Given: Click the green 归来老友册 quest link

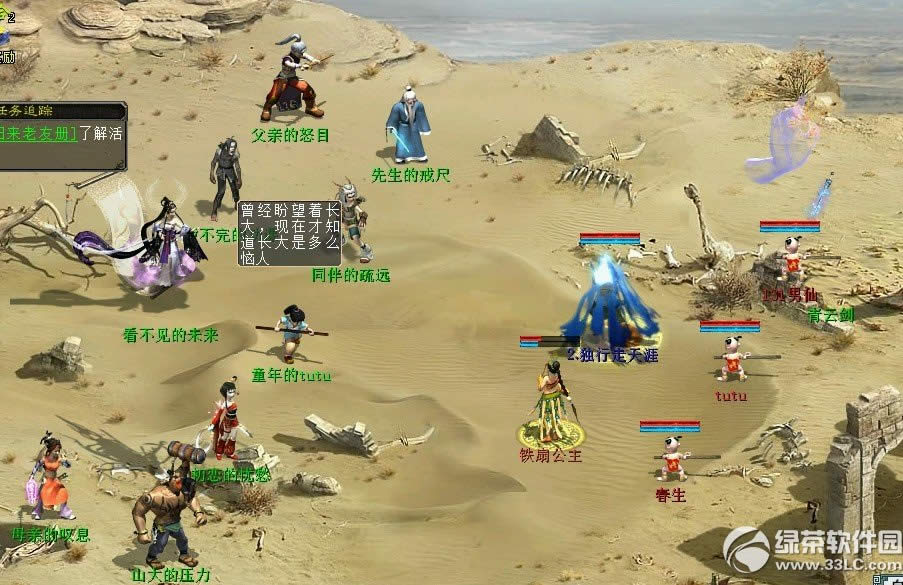Looking at the screenshot, I should tap(38, 132).
